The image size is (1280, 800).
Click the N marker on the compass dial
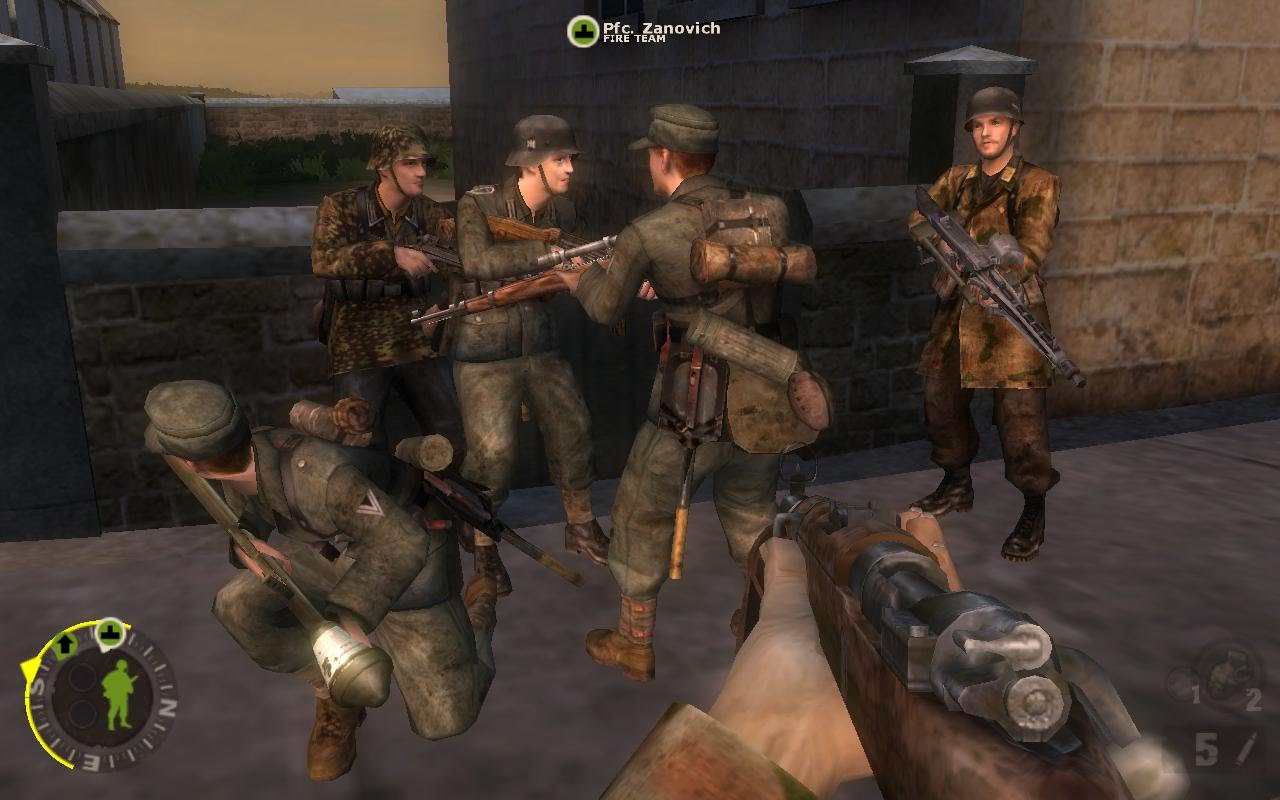[168, 707]
